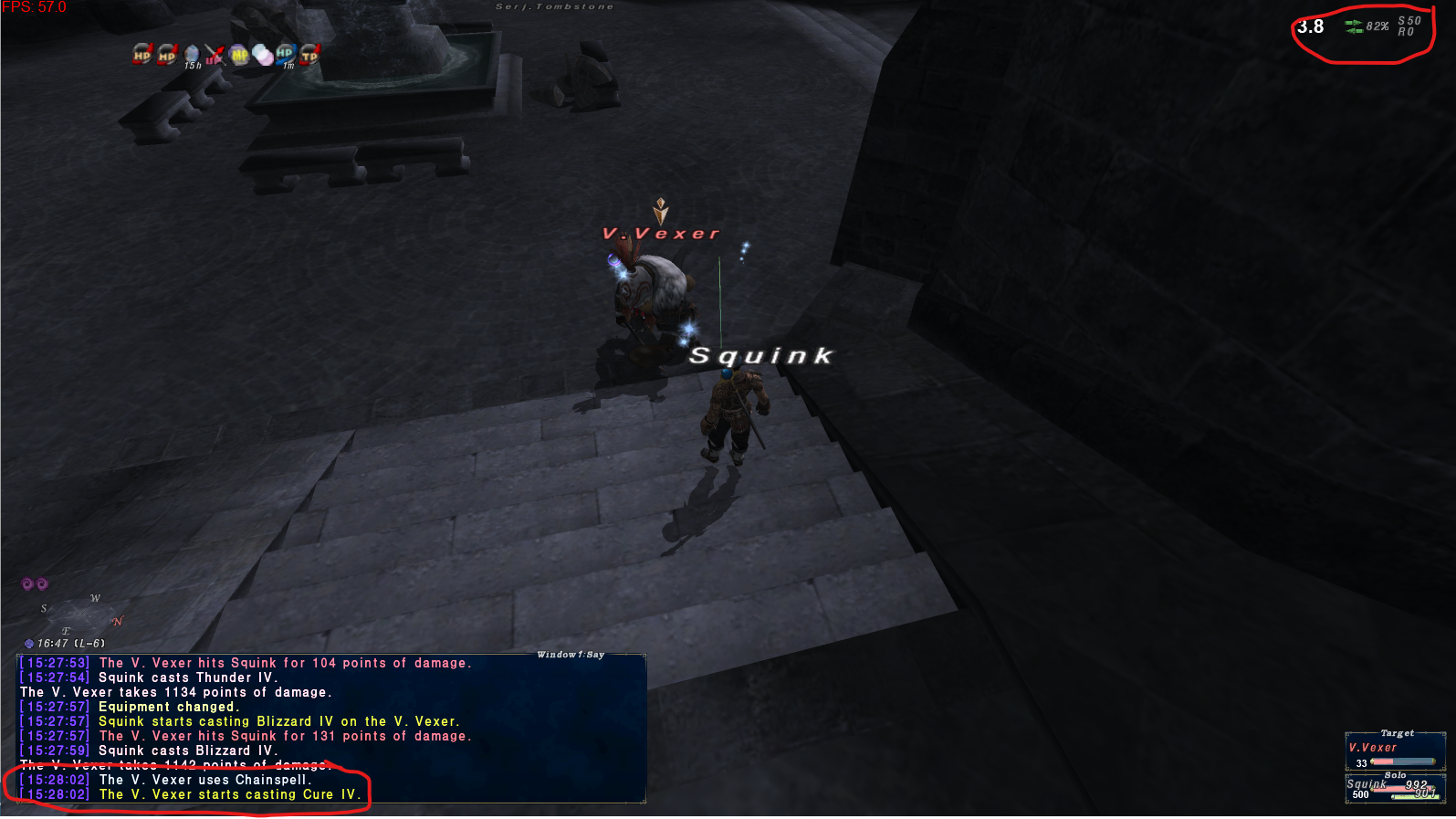Click the first HP regen buff icon

click(x=142, y=55)
